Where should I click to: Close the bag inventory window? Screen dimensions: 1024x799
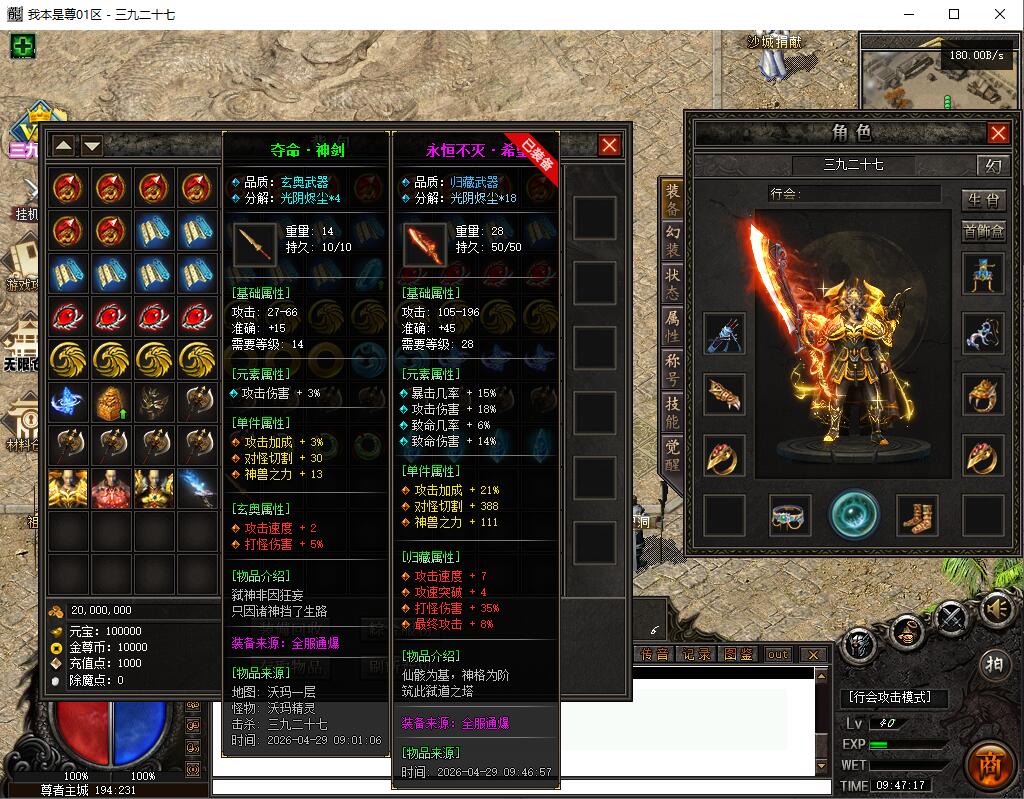609,146
